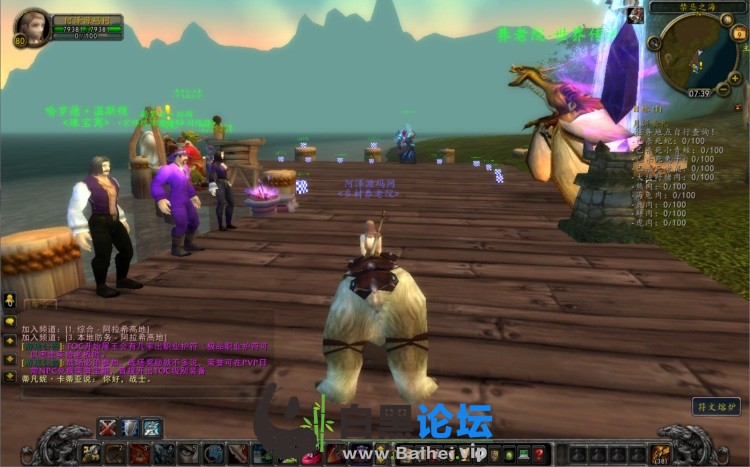Image resolution: width=750 pixels, height=467 pixels.
Task: Select the crossed-swords stance button
Action: coord(108,428)
